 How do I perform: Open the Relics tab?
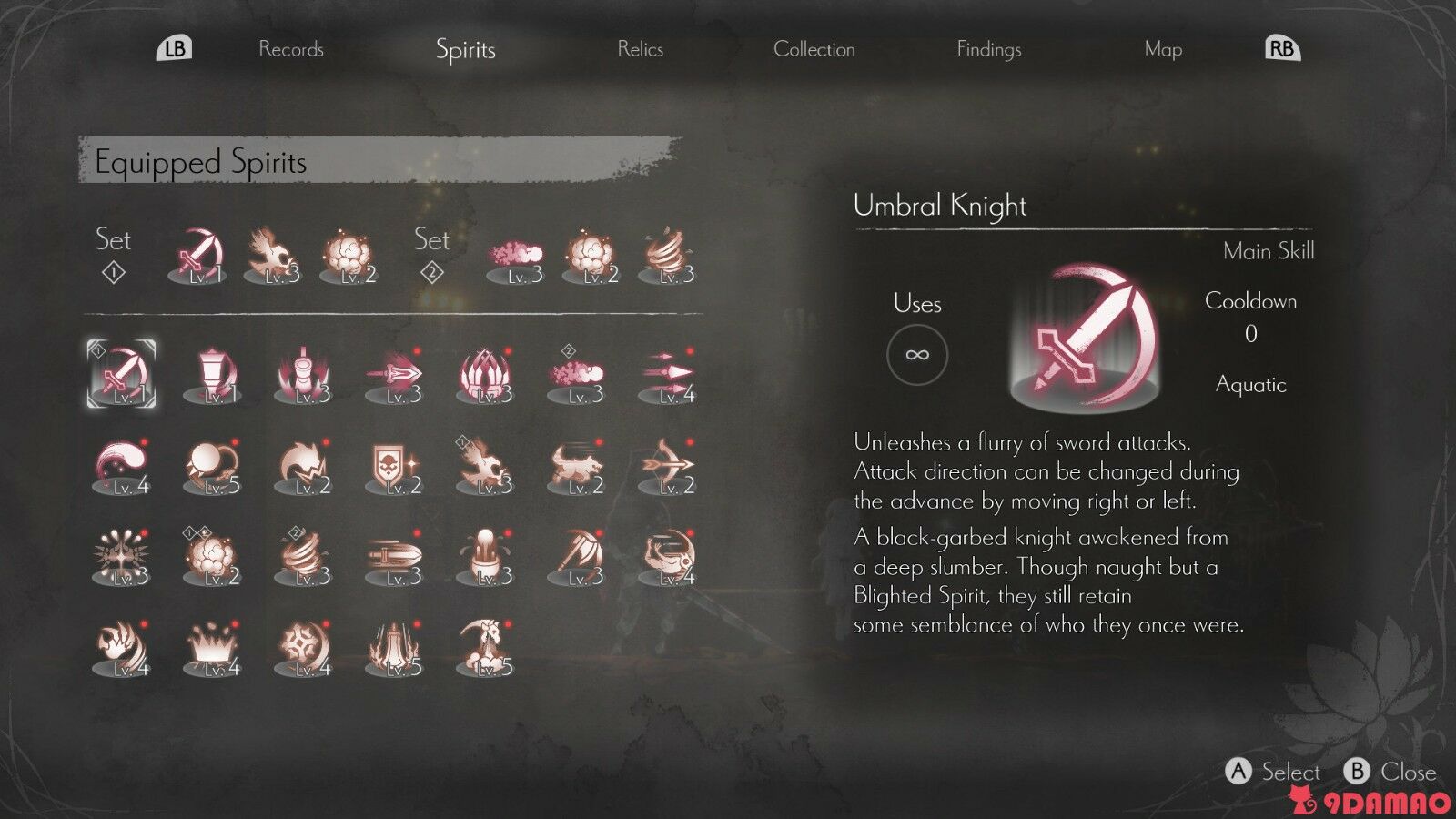coord(640,49)
